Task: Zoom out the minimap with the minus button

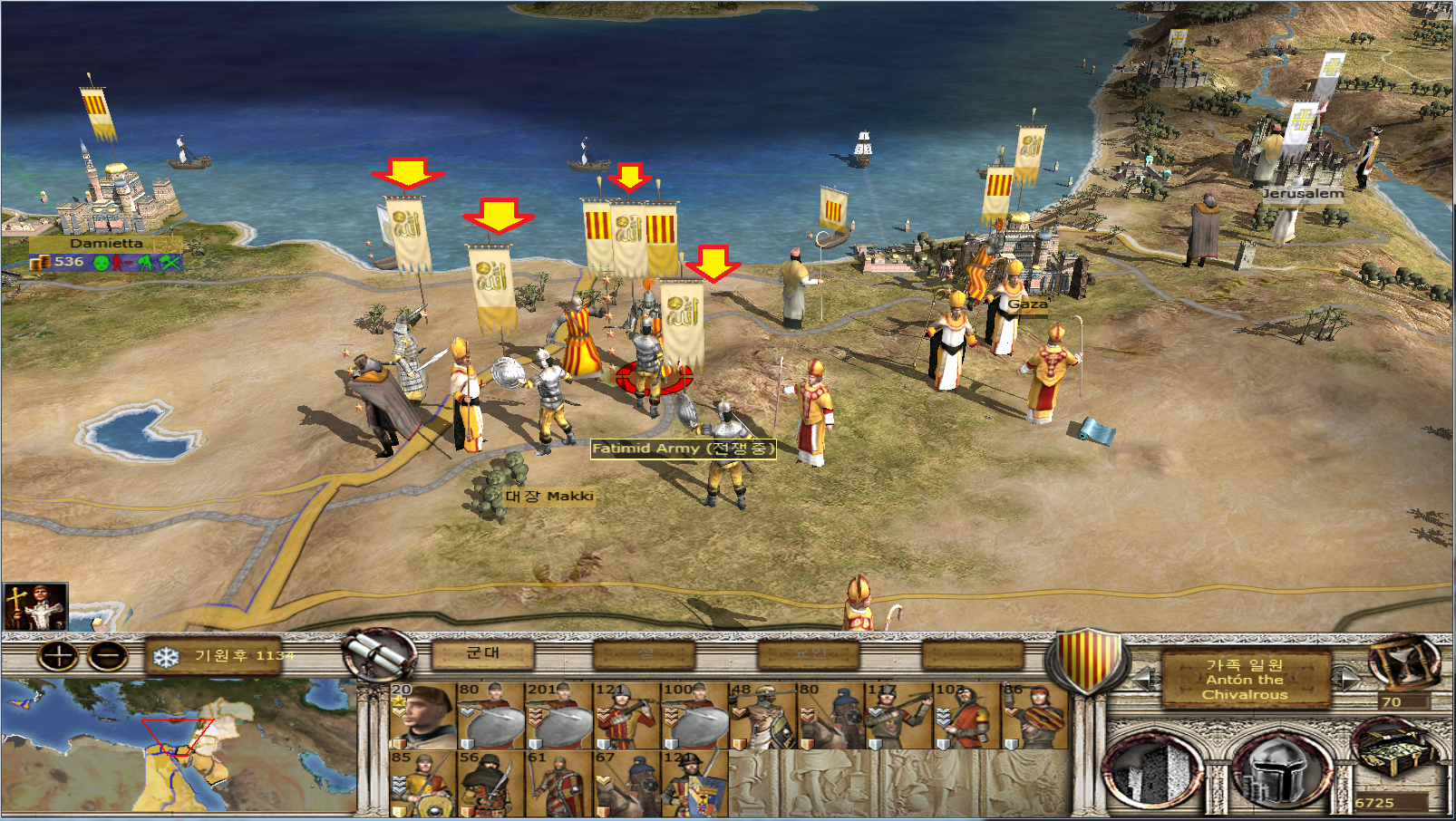Action: pyautogui.click(x=108, y=656)
